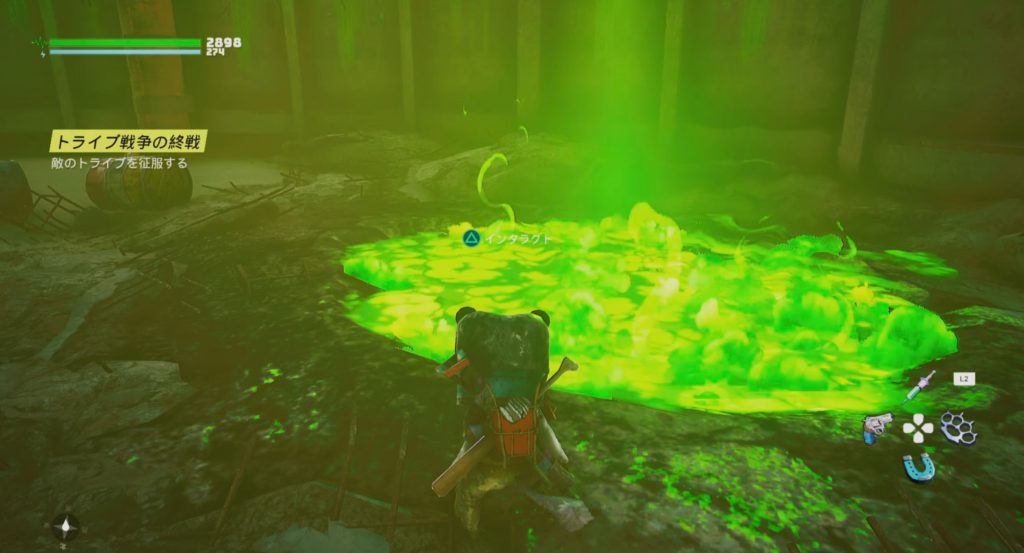Pick the blue horseshoe magnet icon

918,466
